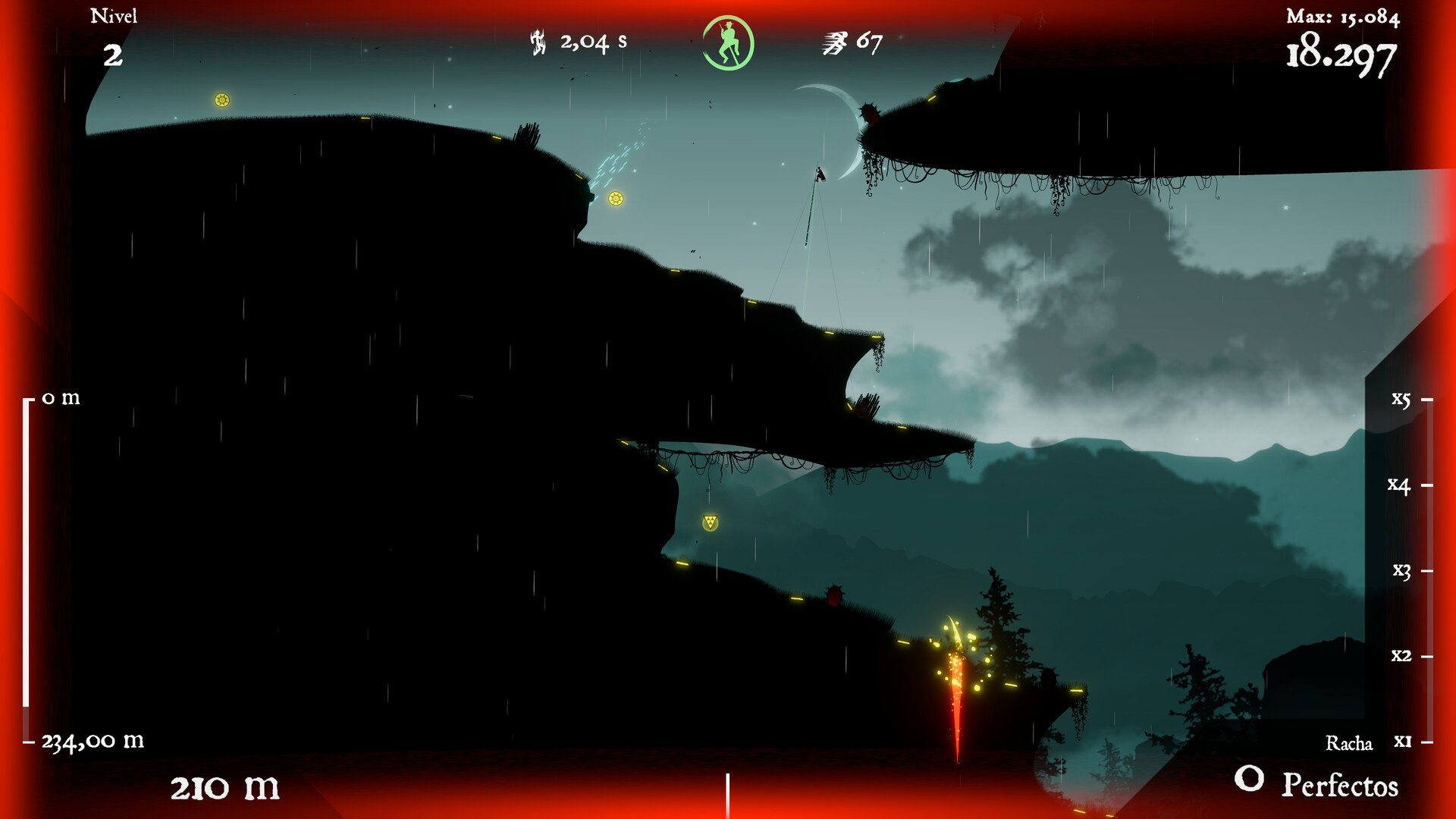This screenshot has width=1456, height=819.
Task: Select the climbing-figure timer icon beside 2,04 s
Action: [x=537, y=42]
